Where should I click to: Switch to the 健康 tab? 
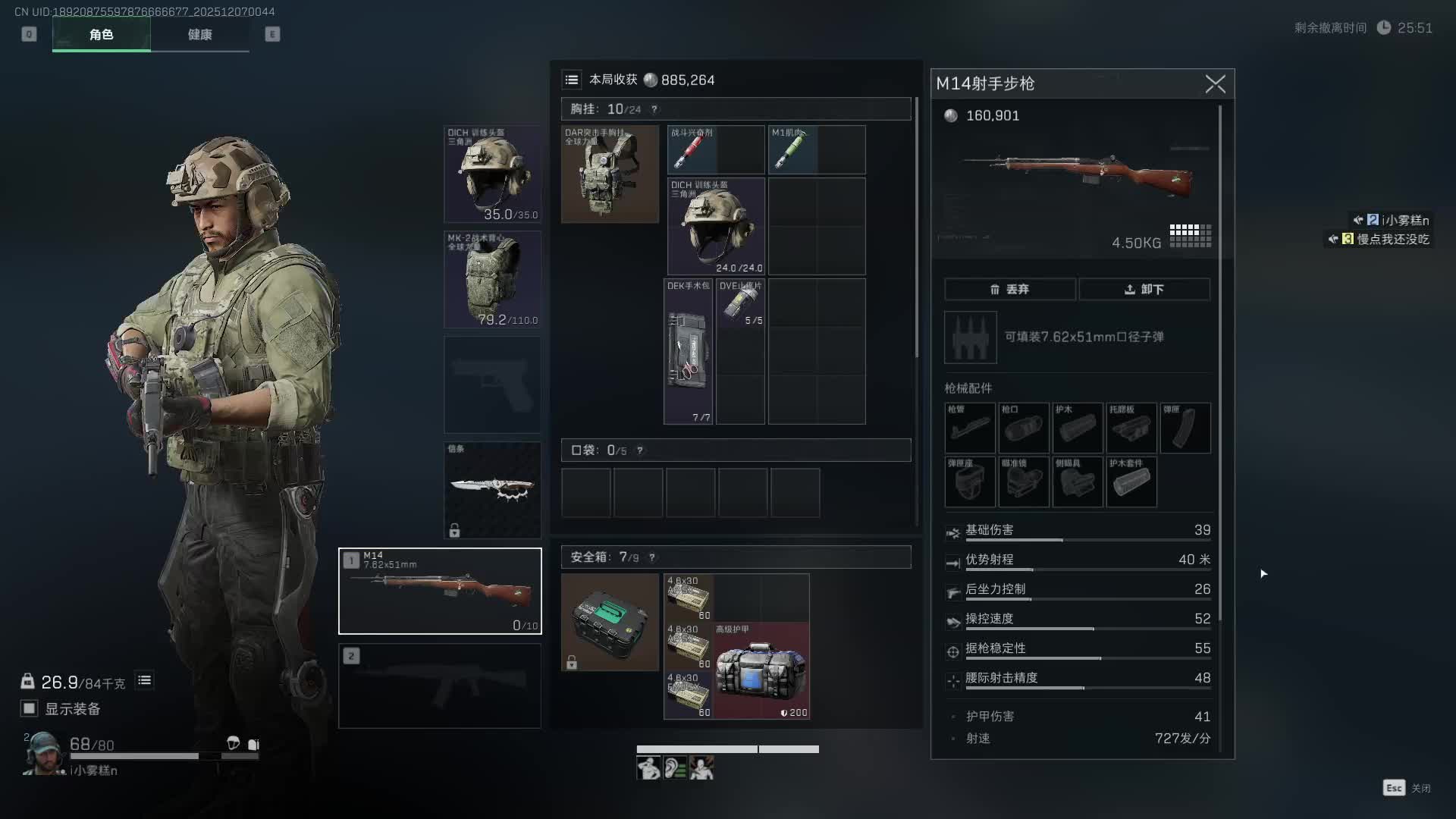[199, 35]
